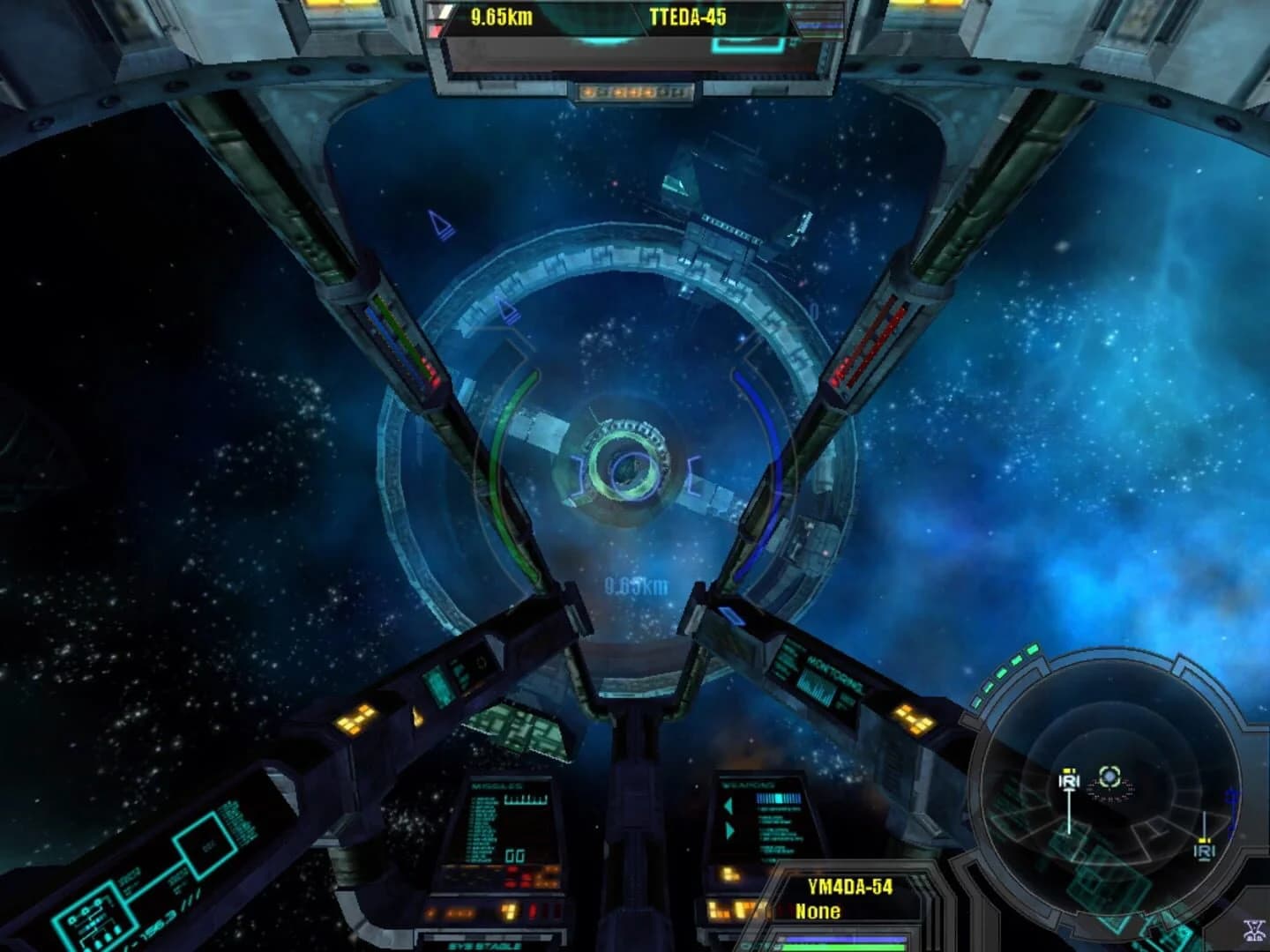1270x952 pixels.
Task: Open the WEAPONS configuration panel
Action: (x=748, y=786)
